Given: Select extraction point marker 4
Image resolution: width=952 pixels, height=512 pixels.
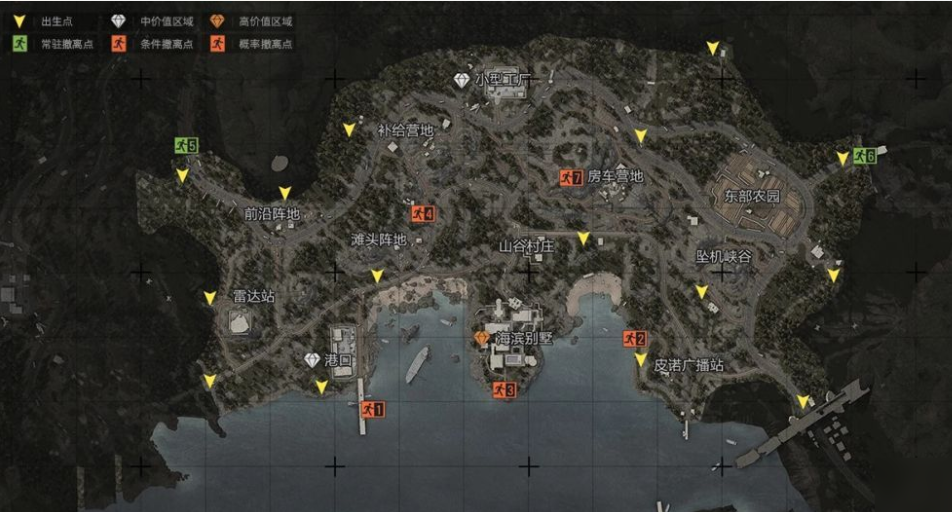Looking at the screenshot, I should pyautogui.click(x=422, y=214).
